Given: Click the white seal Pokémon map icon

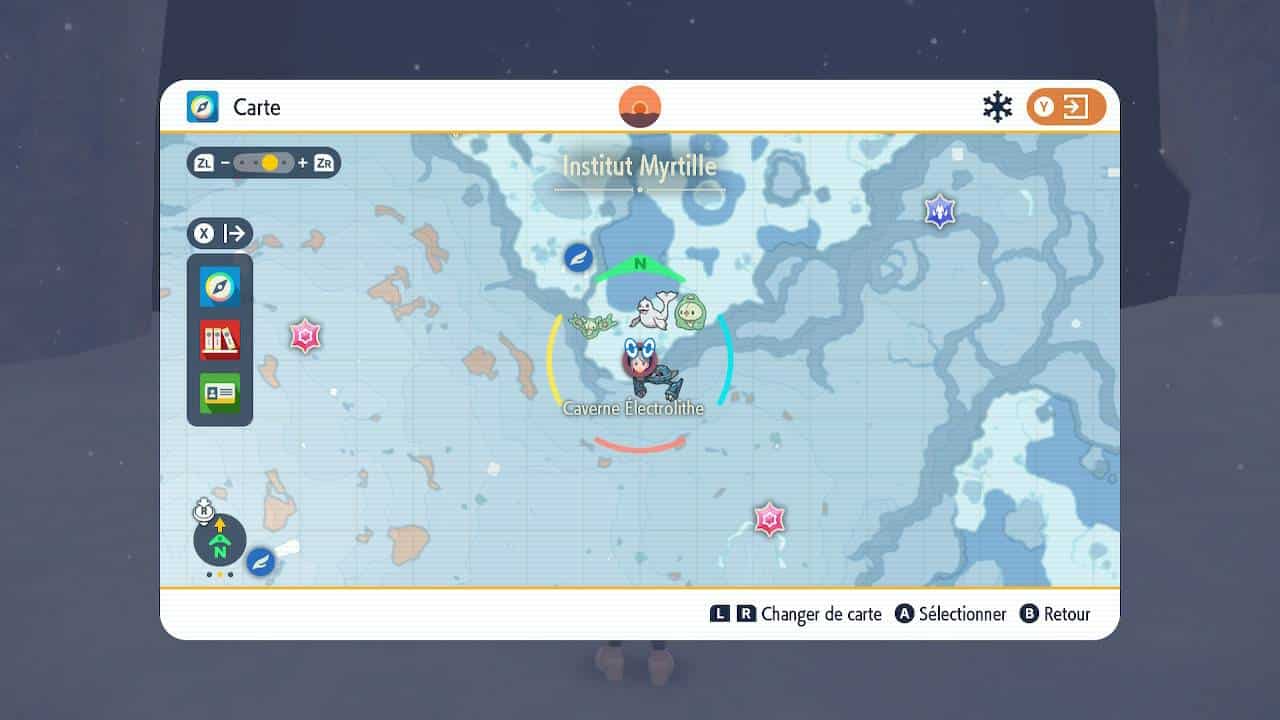Looking at the screenshot, I should (654, 310).
